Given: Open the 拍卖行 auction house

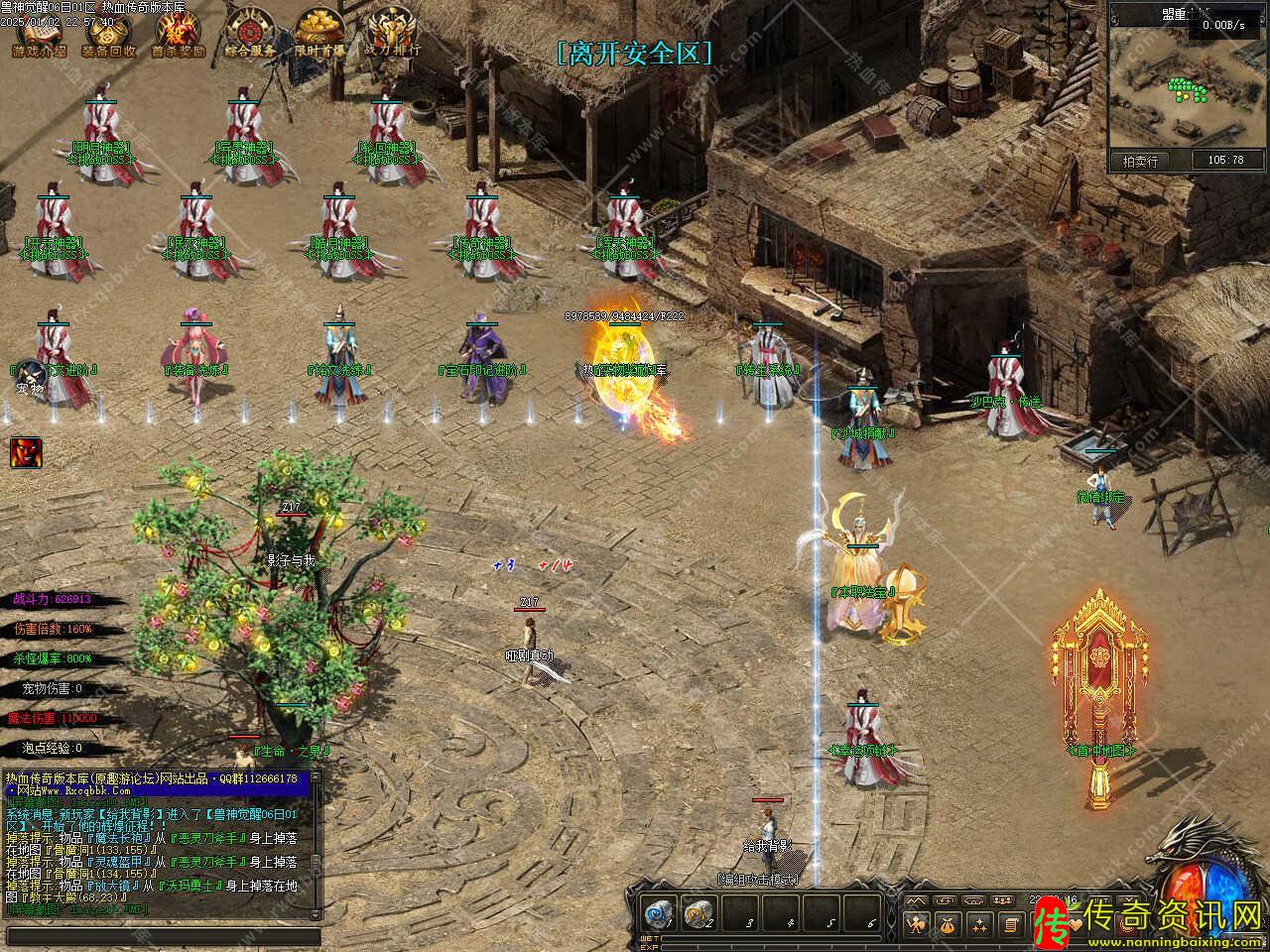Looking at the screenshot, I should click(1140, 160).
